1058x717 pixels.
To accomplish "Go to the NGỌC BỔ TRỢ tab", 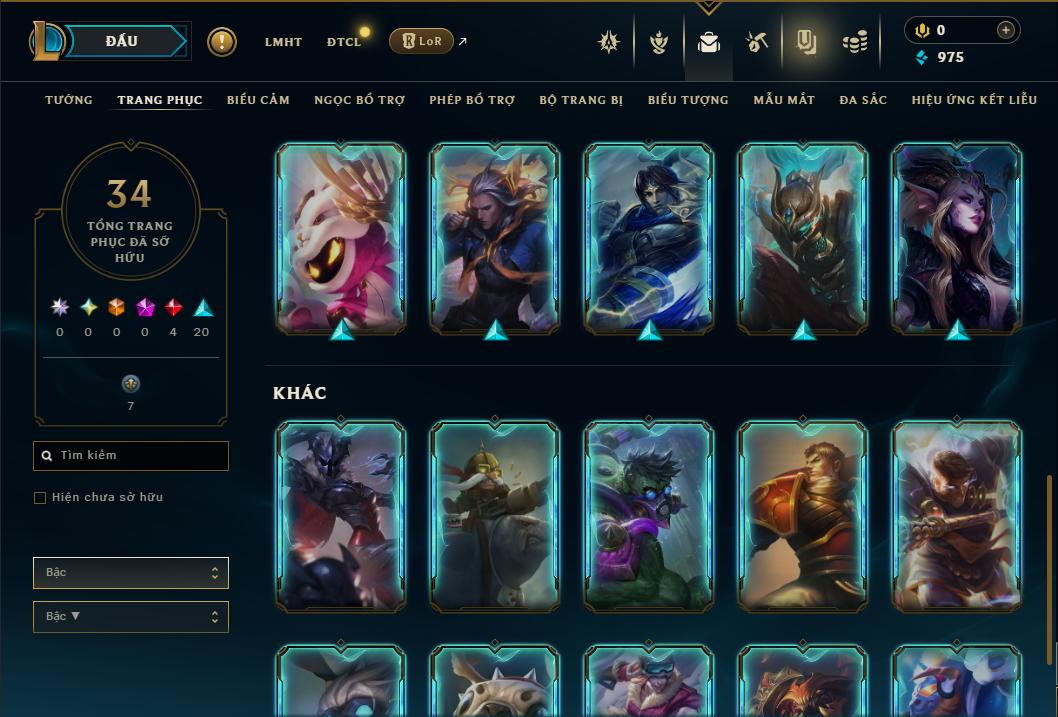I will click(x=359, y=100).
